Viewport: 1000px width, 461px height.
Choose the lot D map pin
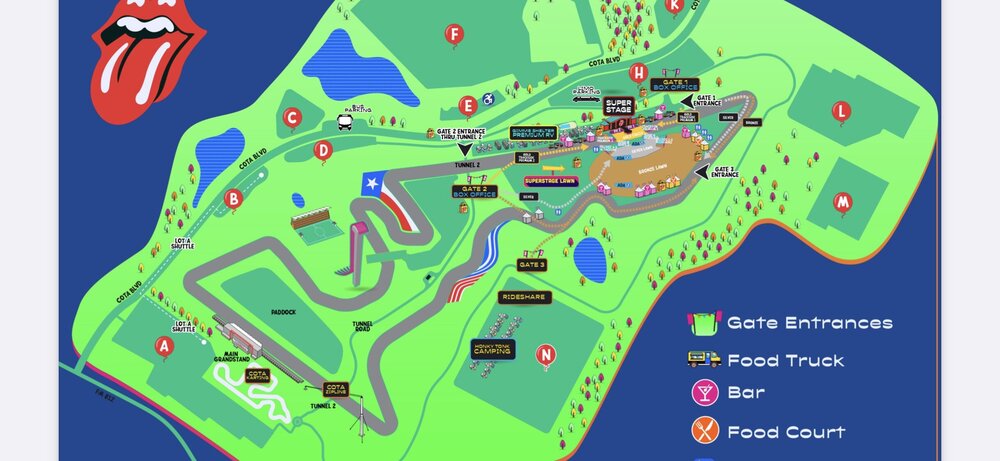click(x=322, y=151)
